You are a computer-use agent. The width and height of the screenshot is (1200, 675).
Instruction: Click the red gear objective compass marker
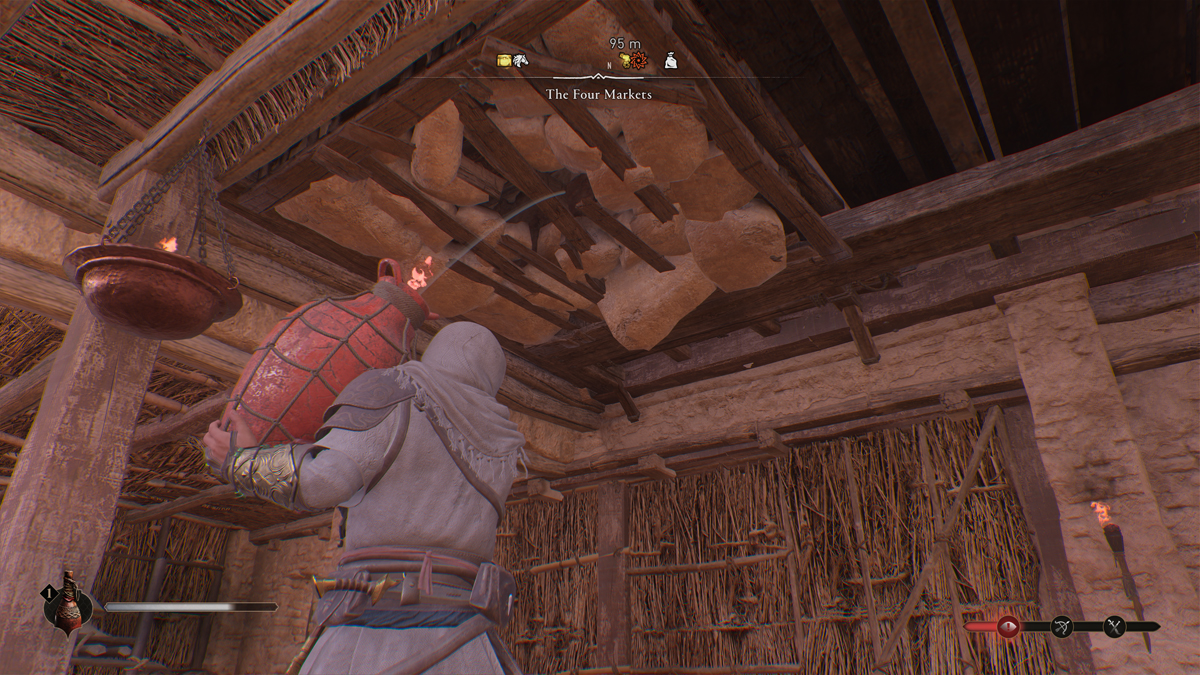click(639, 61)
